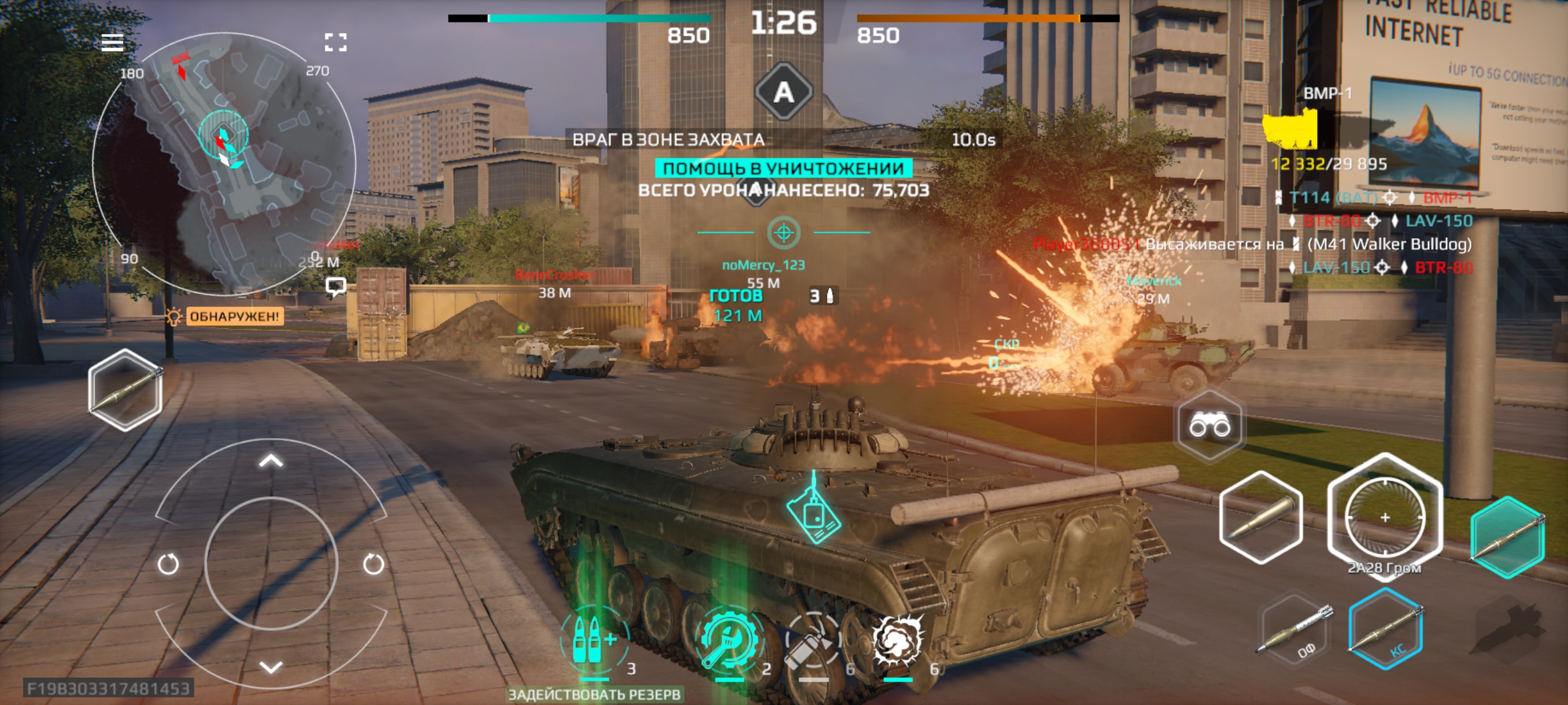Tap the circular minimap

pyautogui.click(x=223, y=164)
